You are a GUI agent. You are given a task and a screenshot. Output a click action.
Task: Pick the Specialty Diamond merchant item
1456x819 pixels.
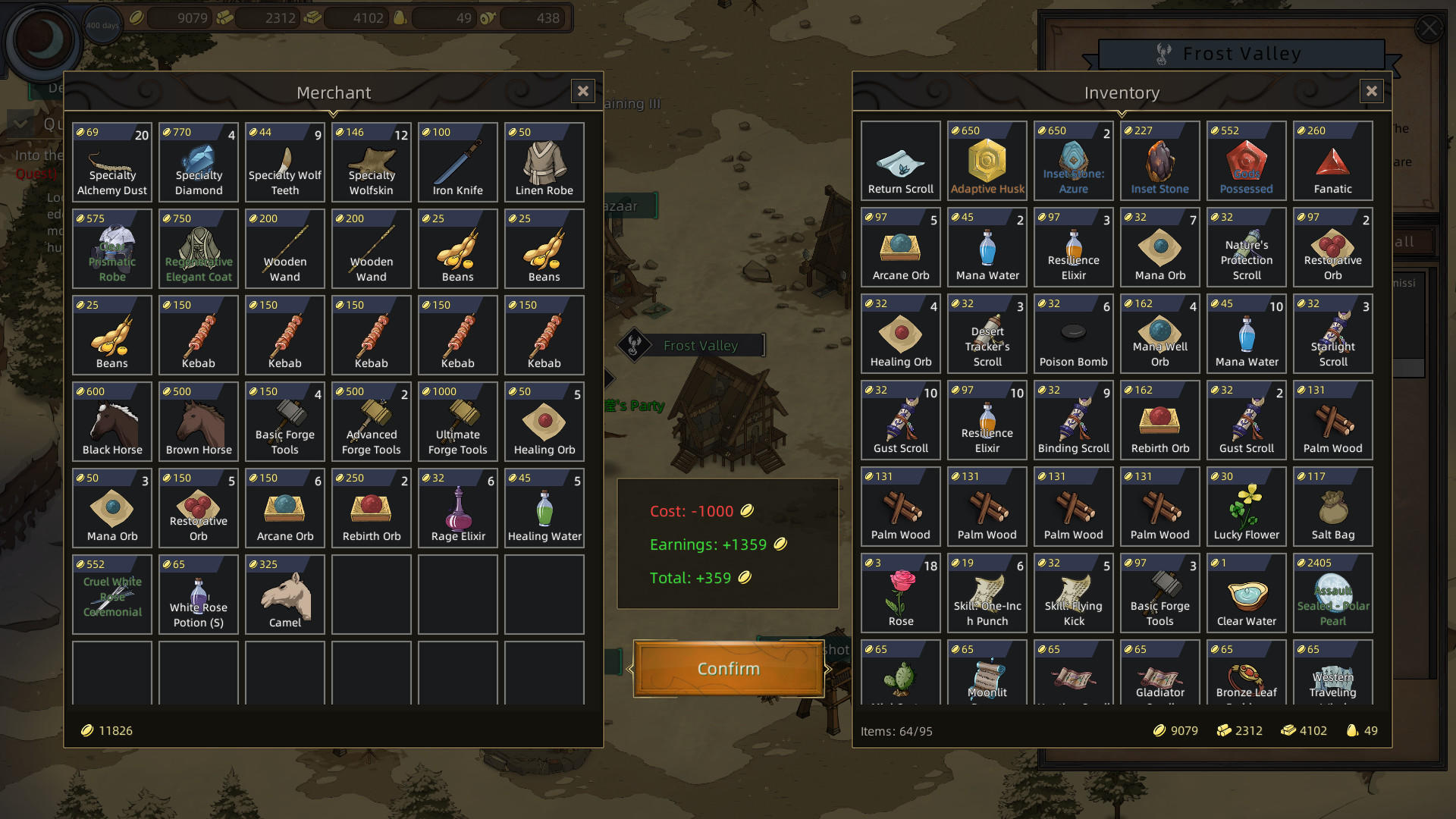tap(198, 162)
